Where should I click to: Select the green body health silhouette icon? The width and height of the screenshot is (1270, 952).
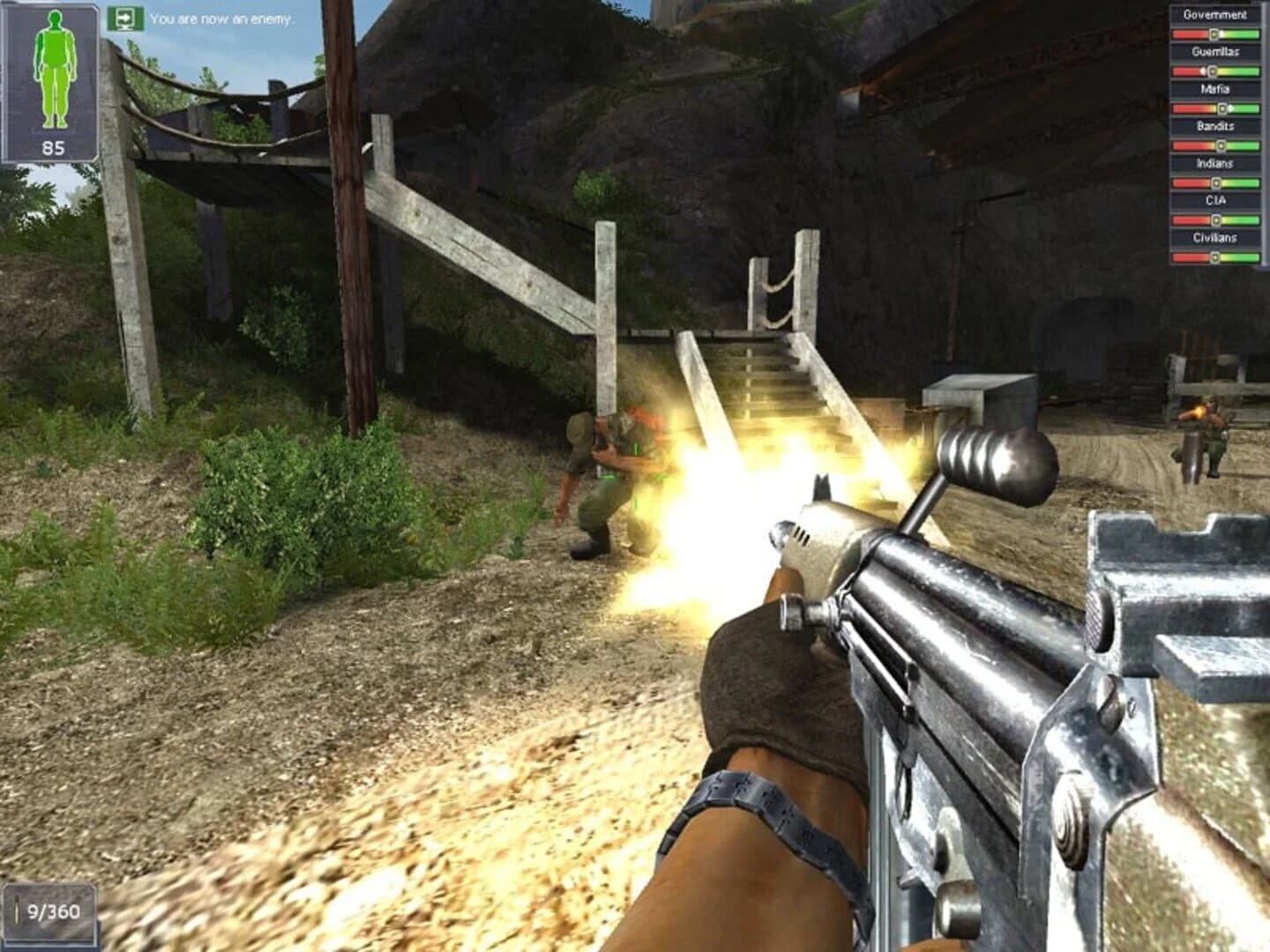click(55, 66)
